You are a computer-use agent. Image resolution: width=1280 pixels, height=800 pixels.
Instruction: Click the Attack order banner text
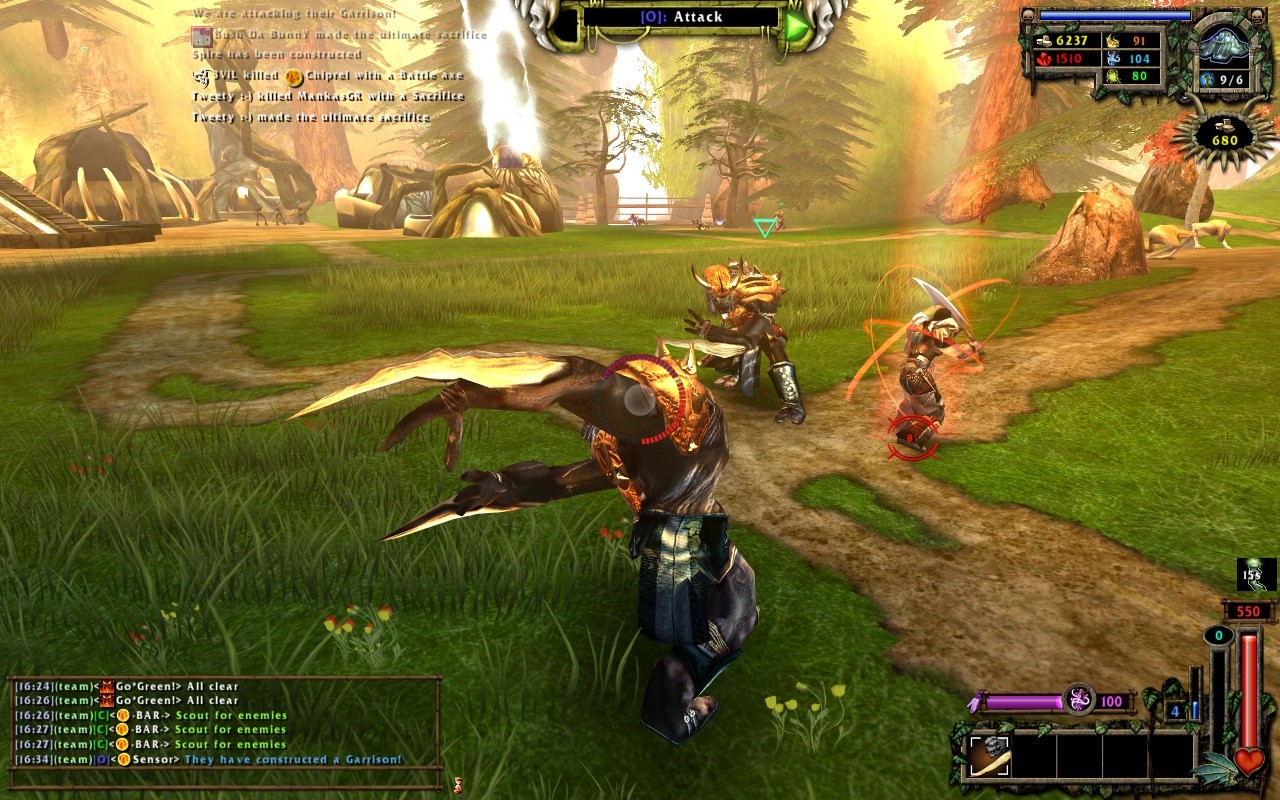point(681,17)
